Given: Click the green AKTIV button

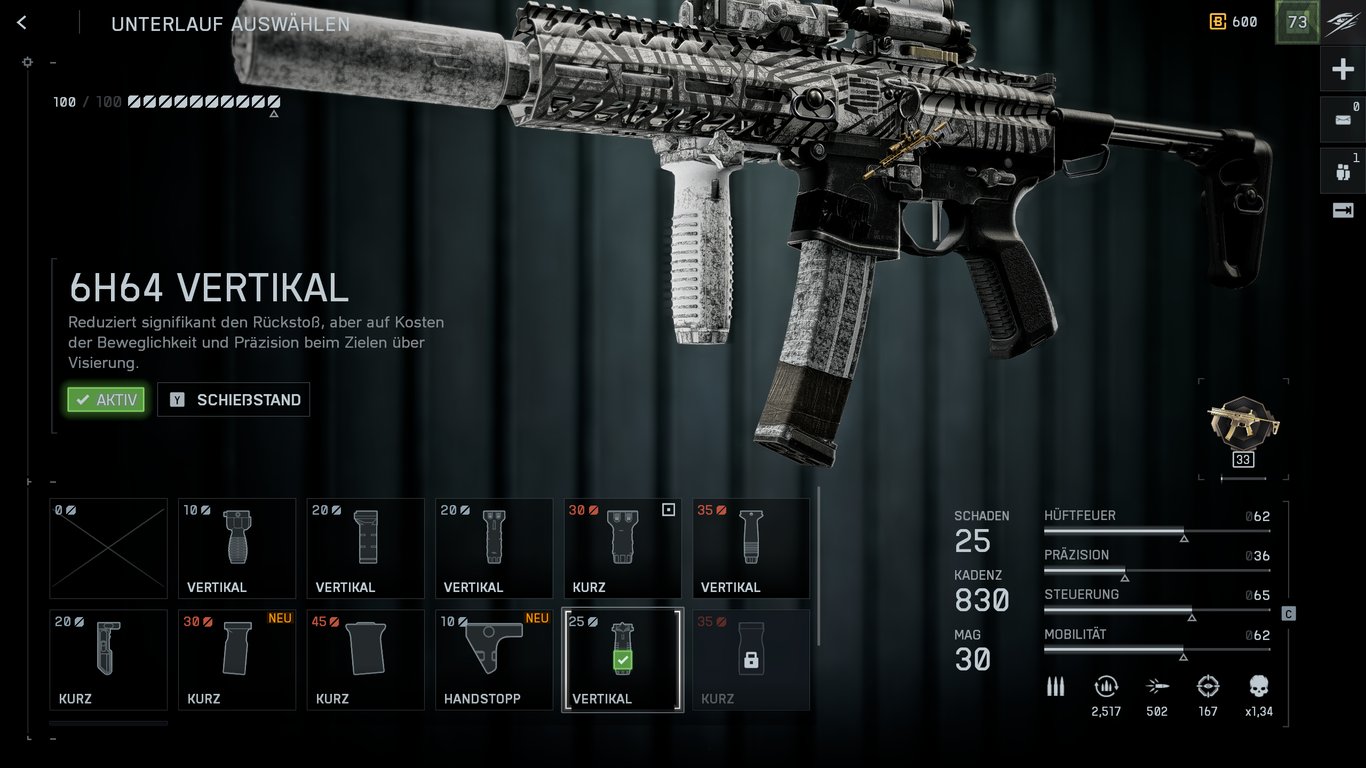Looking at the screenshot, I should click(x=106, y=400).
